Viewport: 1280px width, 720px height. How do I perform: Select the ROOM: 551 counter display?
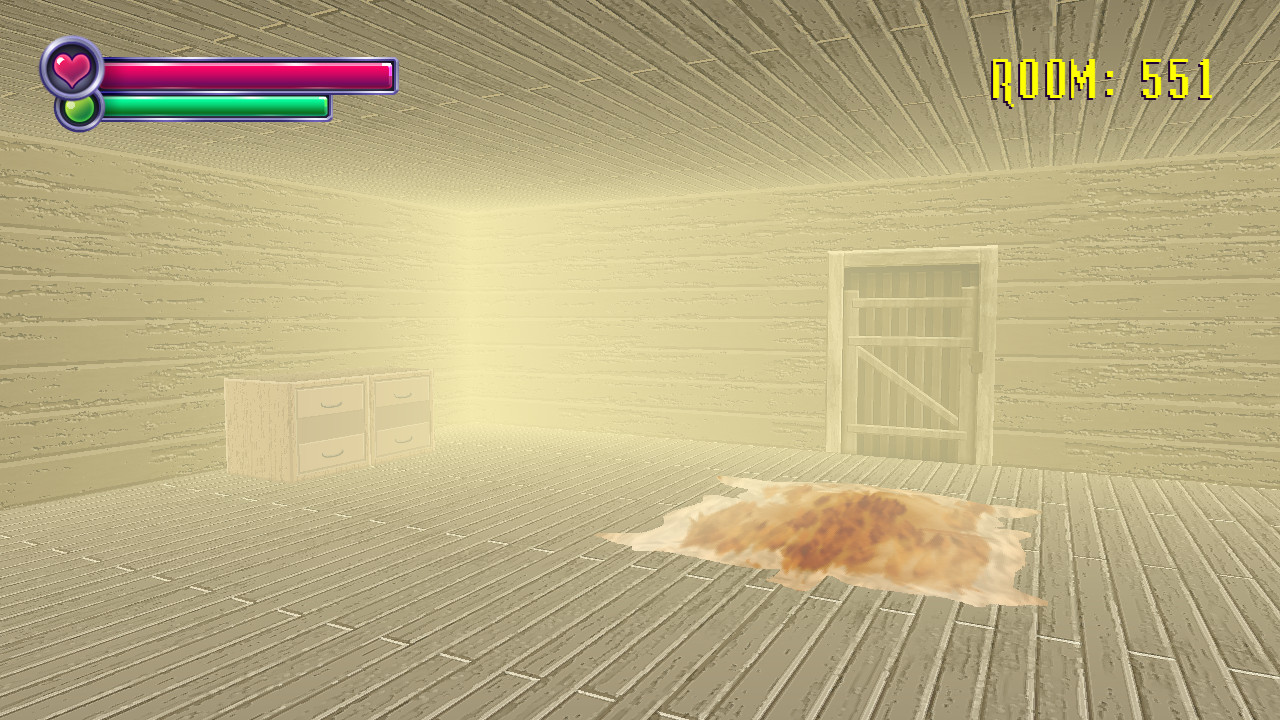[1100, 76]
